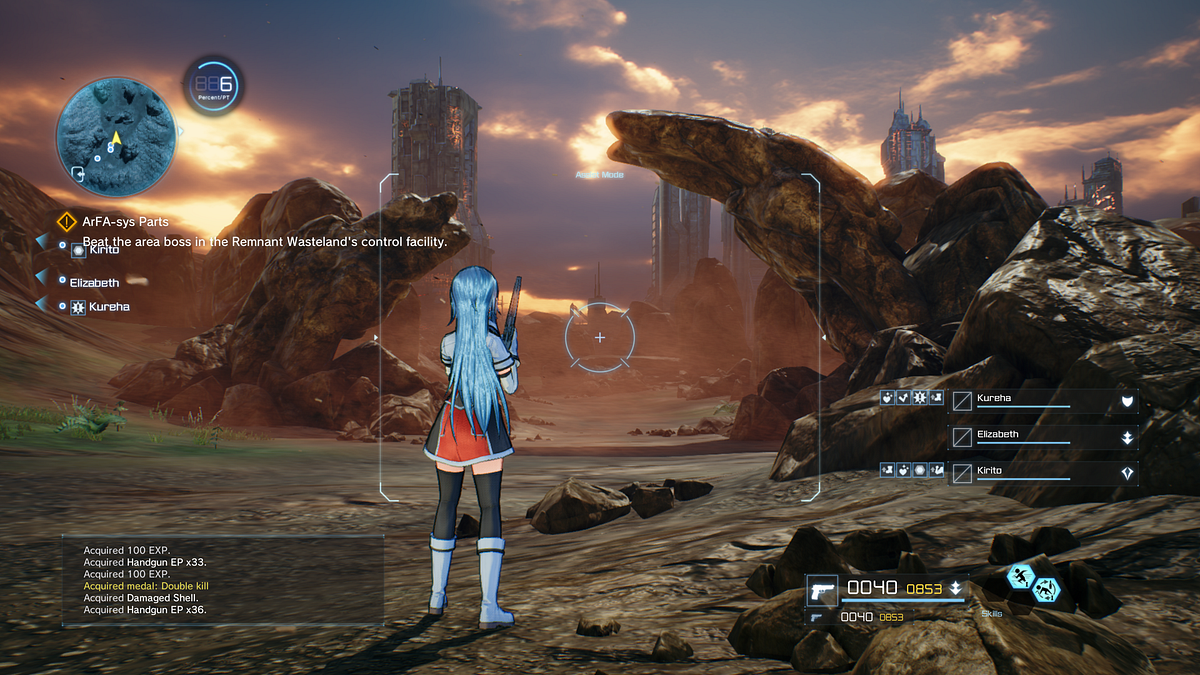Open the ArFA-sys Parts quest tracker
The height and width of the screenshot is (675, 1200).
125,221
